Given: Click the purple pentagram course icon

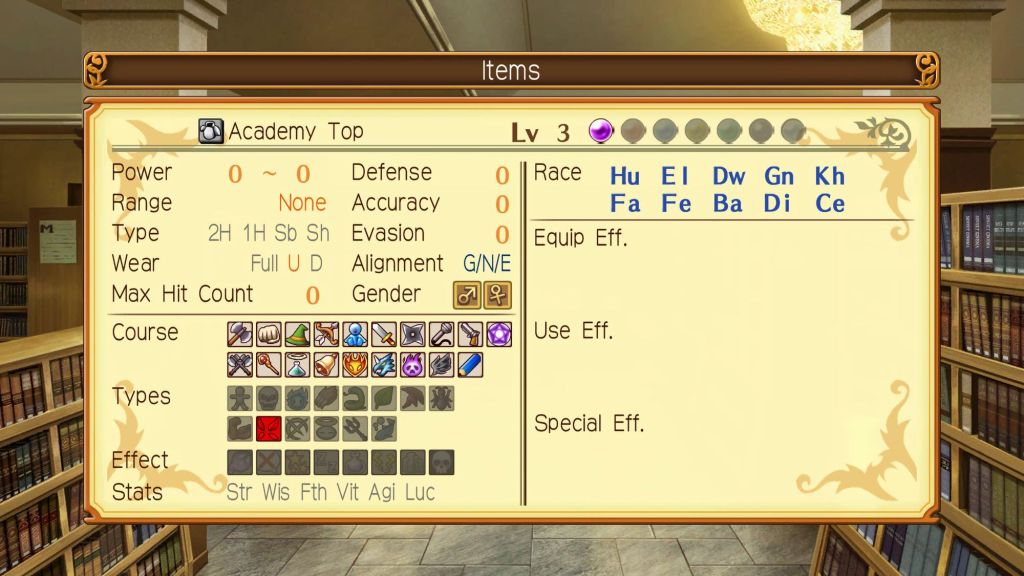Looking at the screenshot, I should (499, 334).
